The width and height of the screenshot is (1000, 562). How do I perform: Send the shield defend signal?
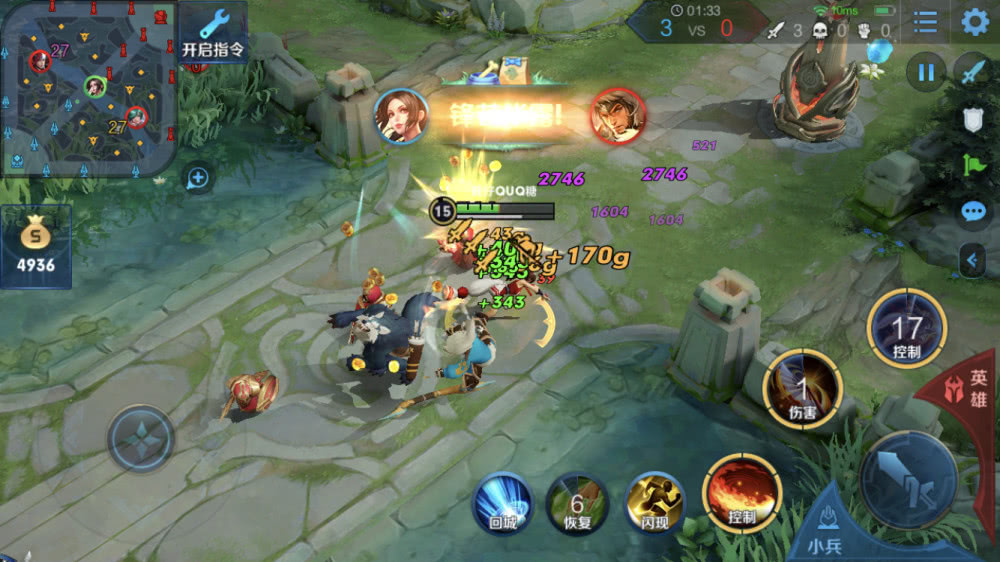pyautogui.click(x=974, y=120)
